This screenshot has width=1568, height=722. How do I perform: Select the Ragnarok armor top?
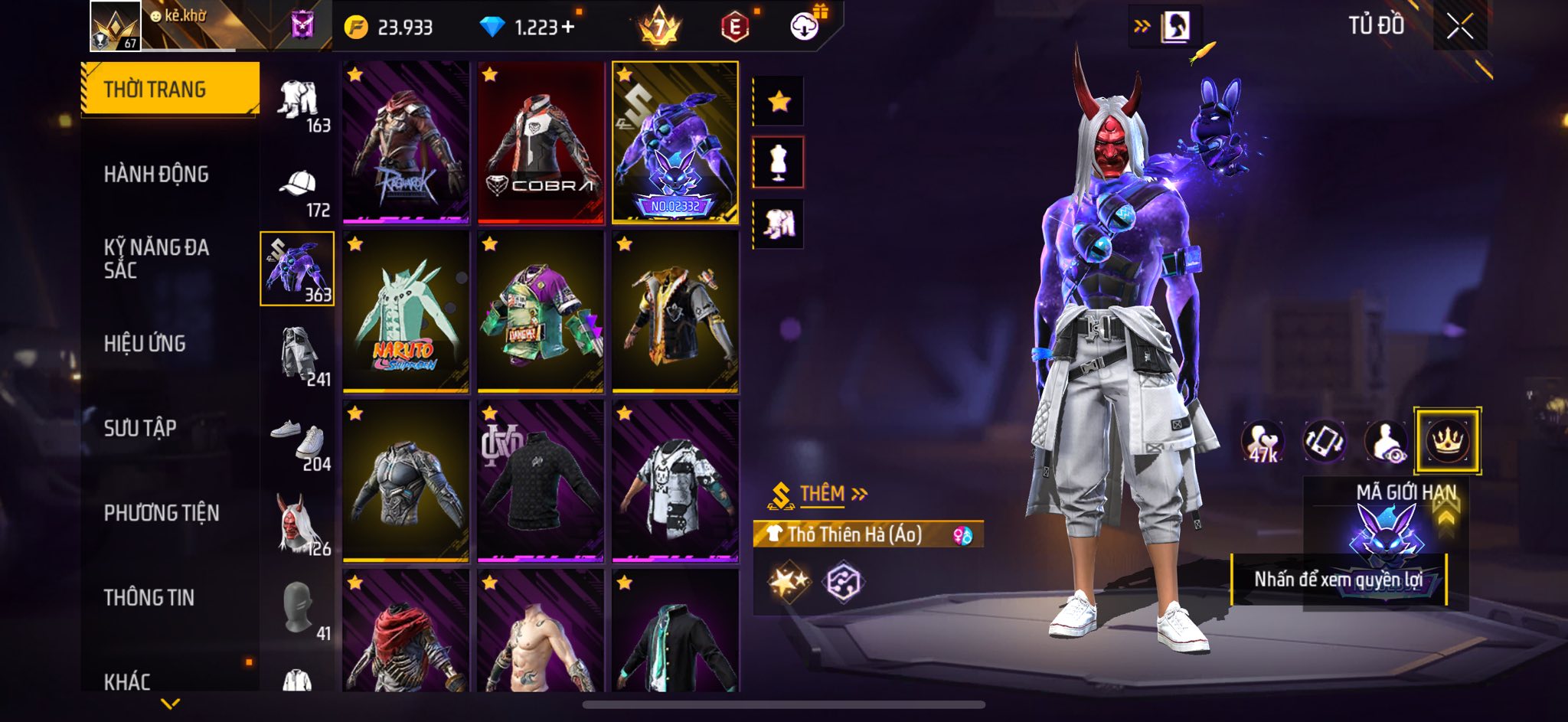(x=406, y=142)
